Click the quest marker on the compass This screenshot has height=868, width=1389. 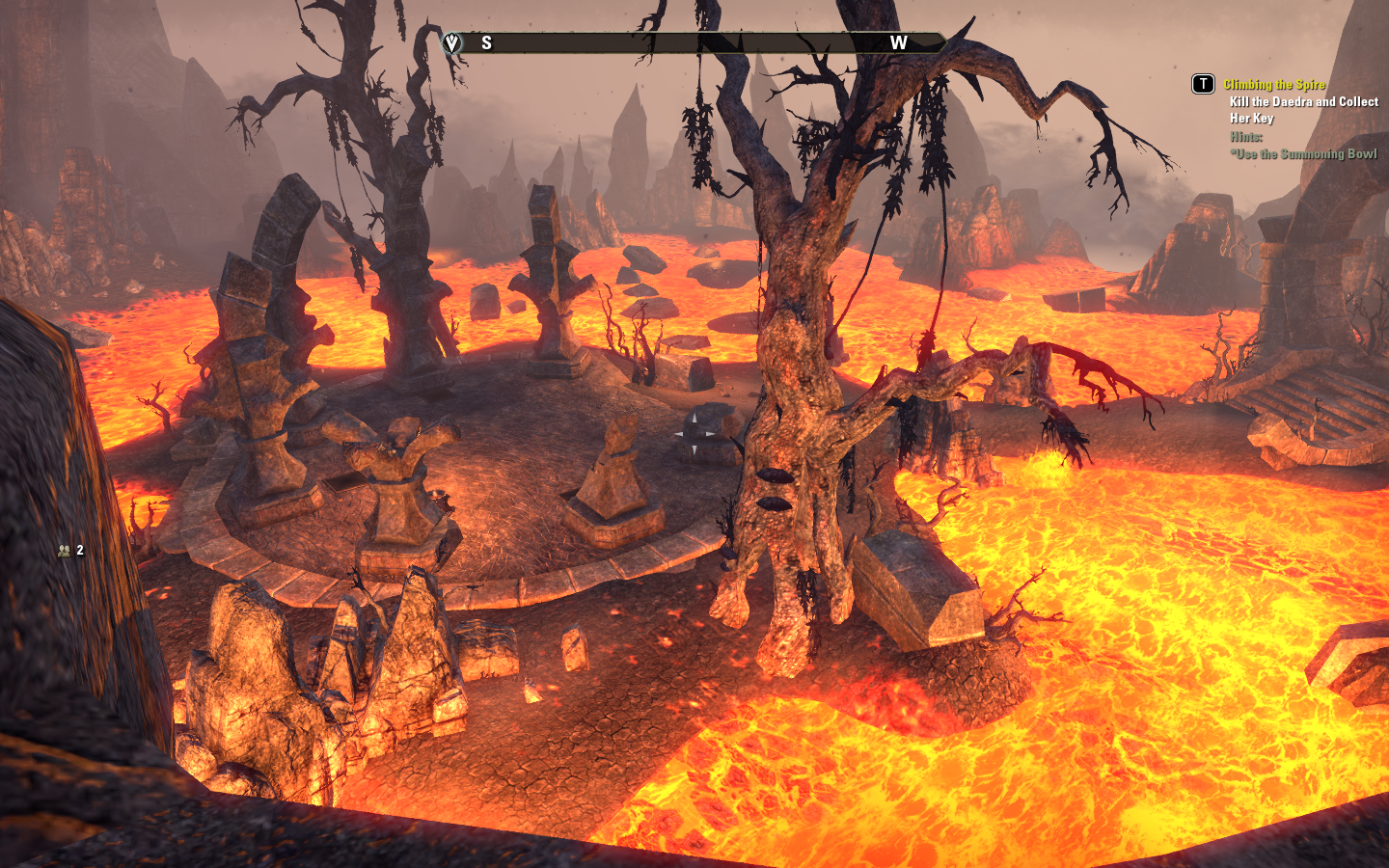click(x=451, y=42)
